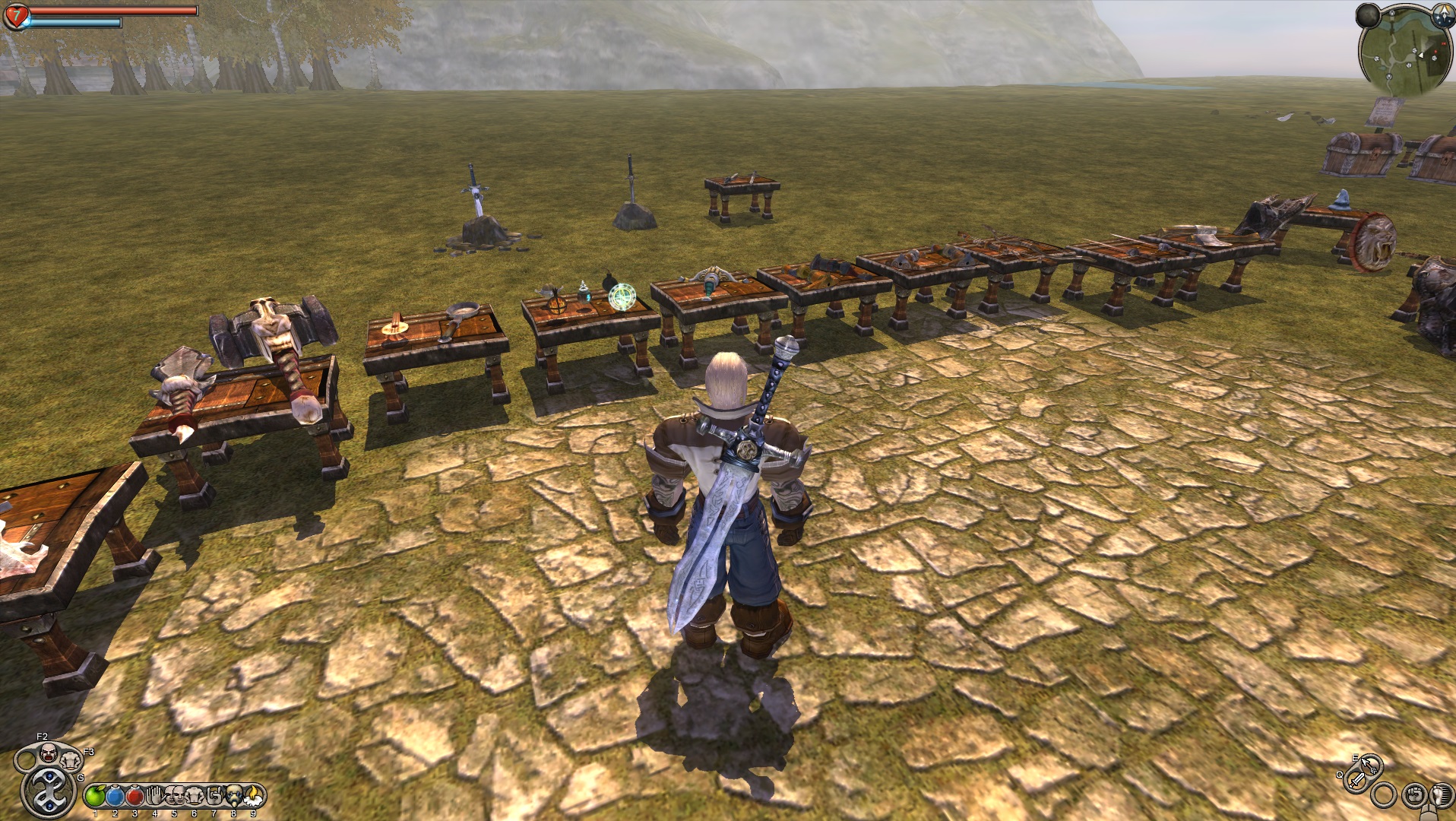Viewport: 1456px width, 821px height.
Task: Select the torso expression icon beside the face
Action: (71, 759)
